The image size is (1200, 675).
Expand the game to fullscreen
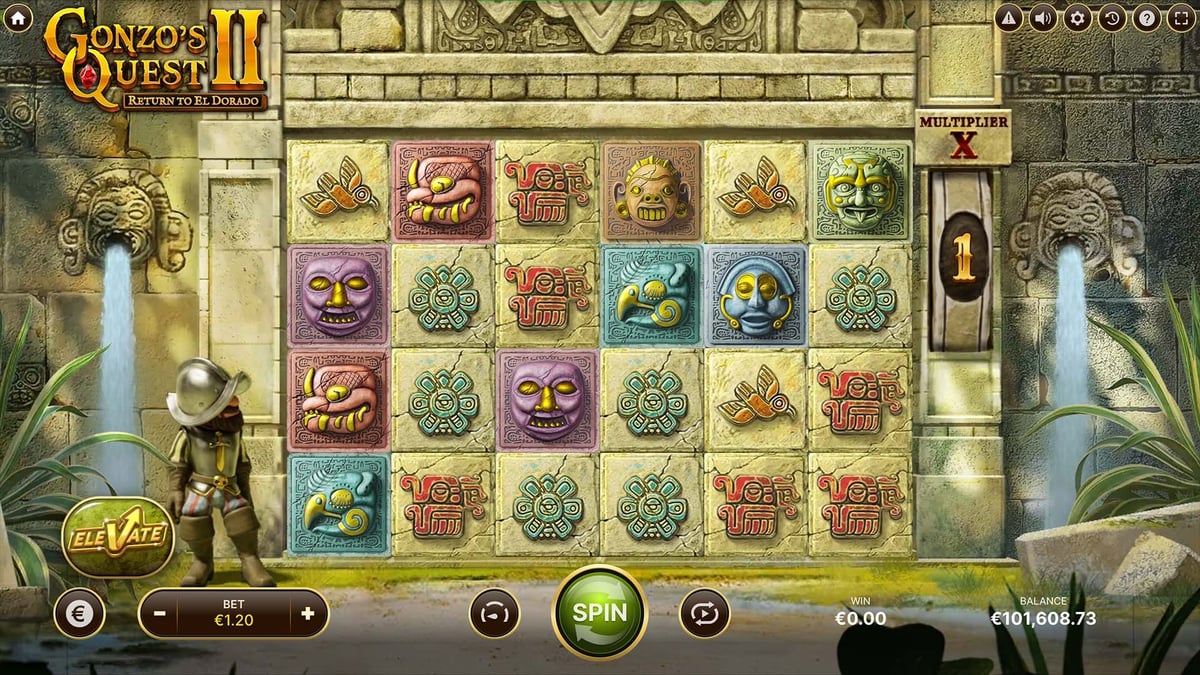(x=1179, y=18)
